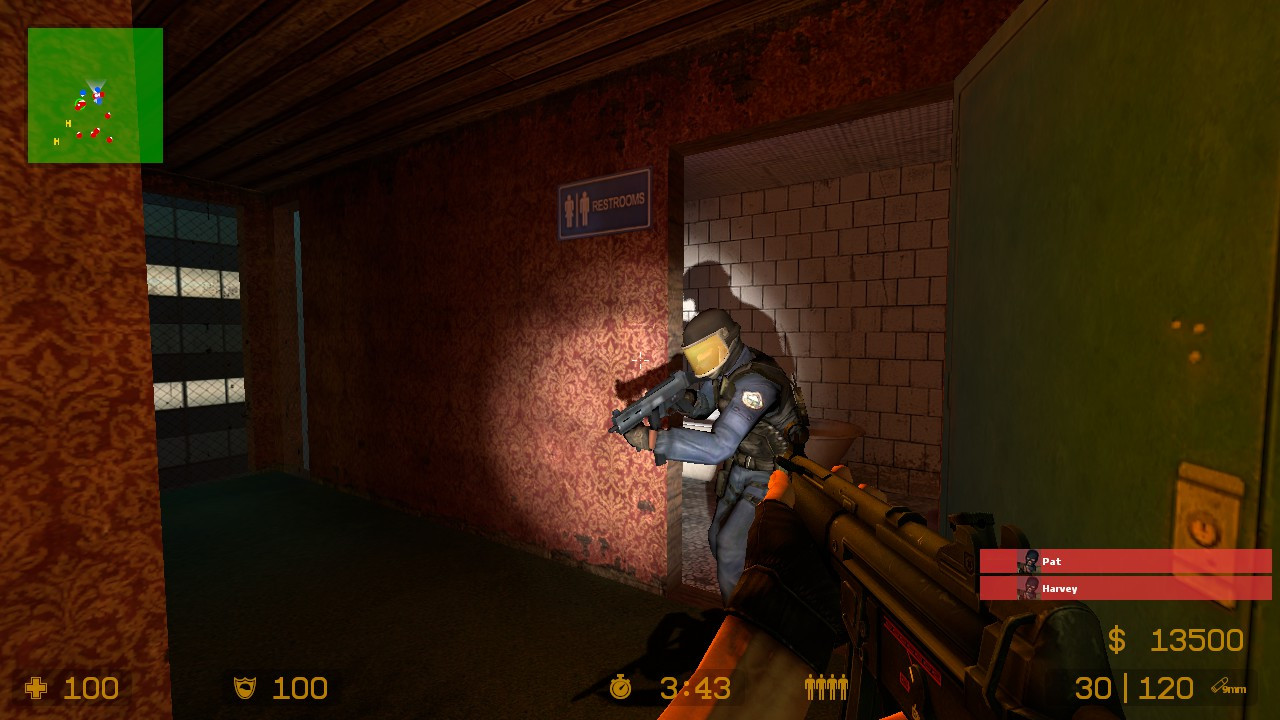The height and width of the screenshot is (720, 1280).
Task: Click the armor value showing 100
Action: pyautogui.click(x=298, y=687)
